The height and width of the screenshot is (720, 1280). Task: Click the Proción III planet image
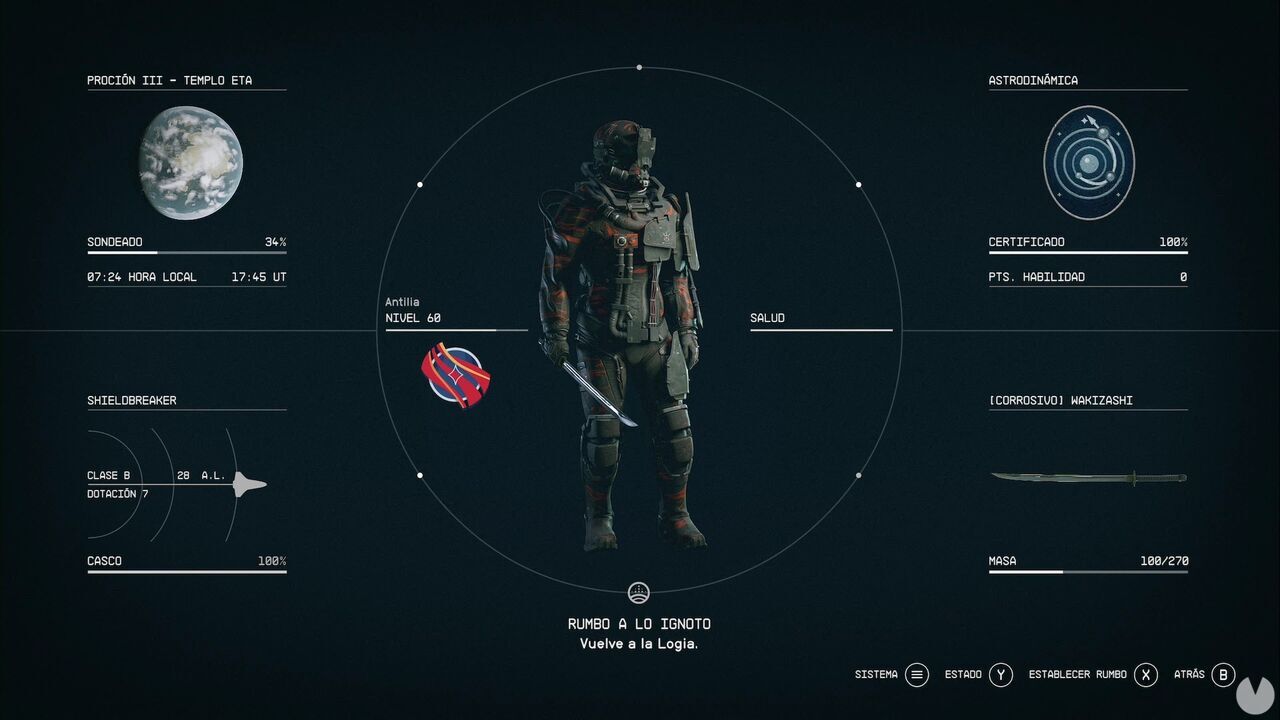click(190, 162)
